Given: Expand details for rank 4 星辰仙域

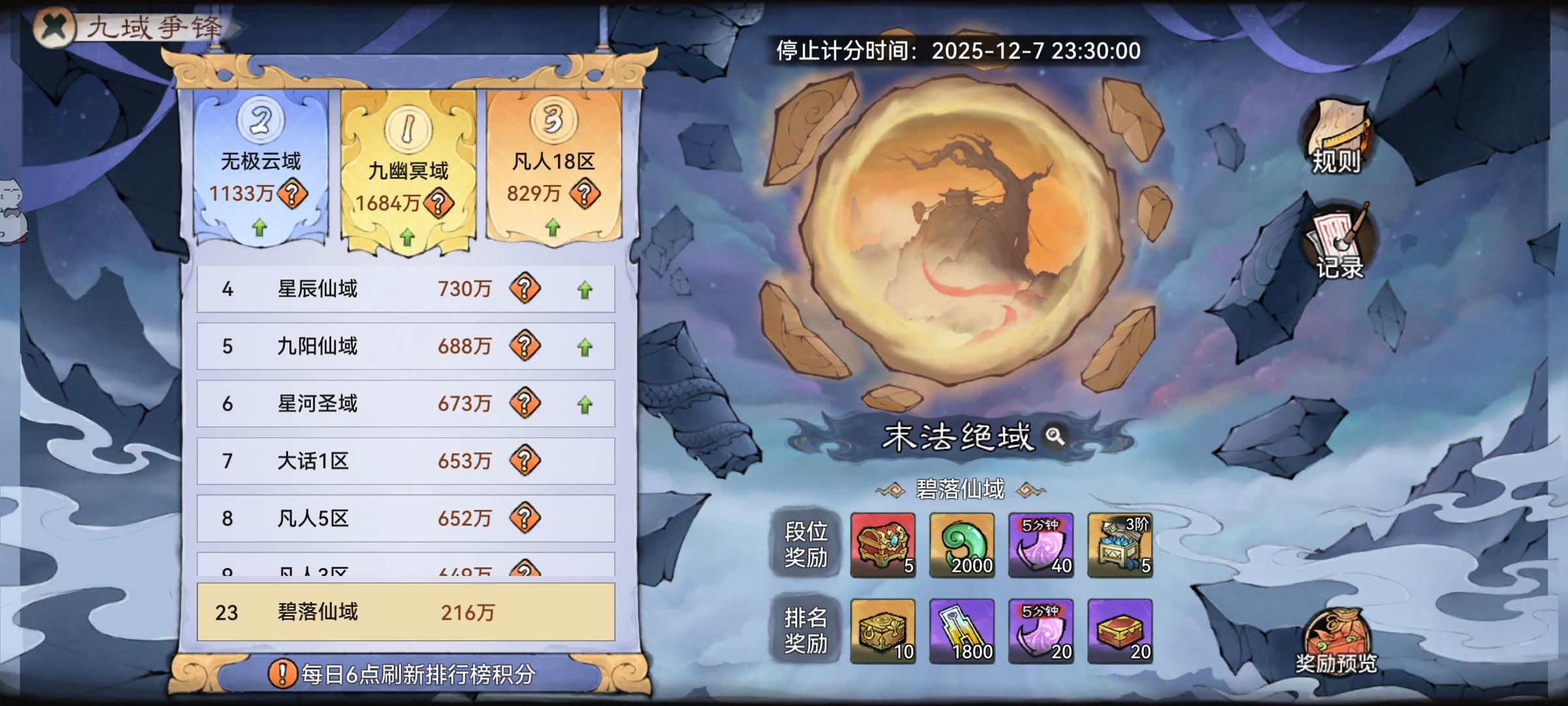Looking at the screenshot, I should pyautogui.click(x=405, y=290).
